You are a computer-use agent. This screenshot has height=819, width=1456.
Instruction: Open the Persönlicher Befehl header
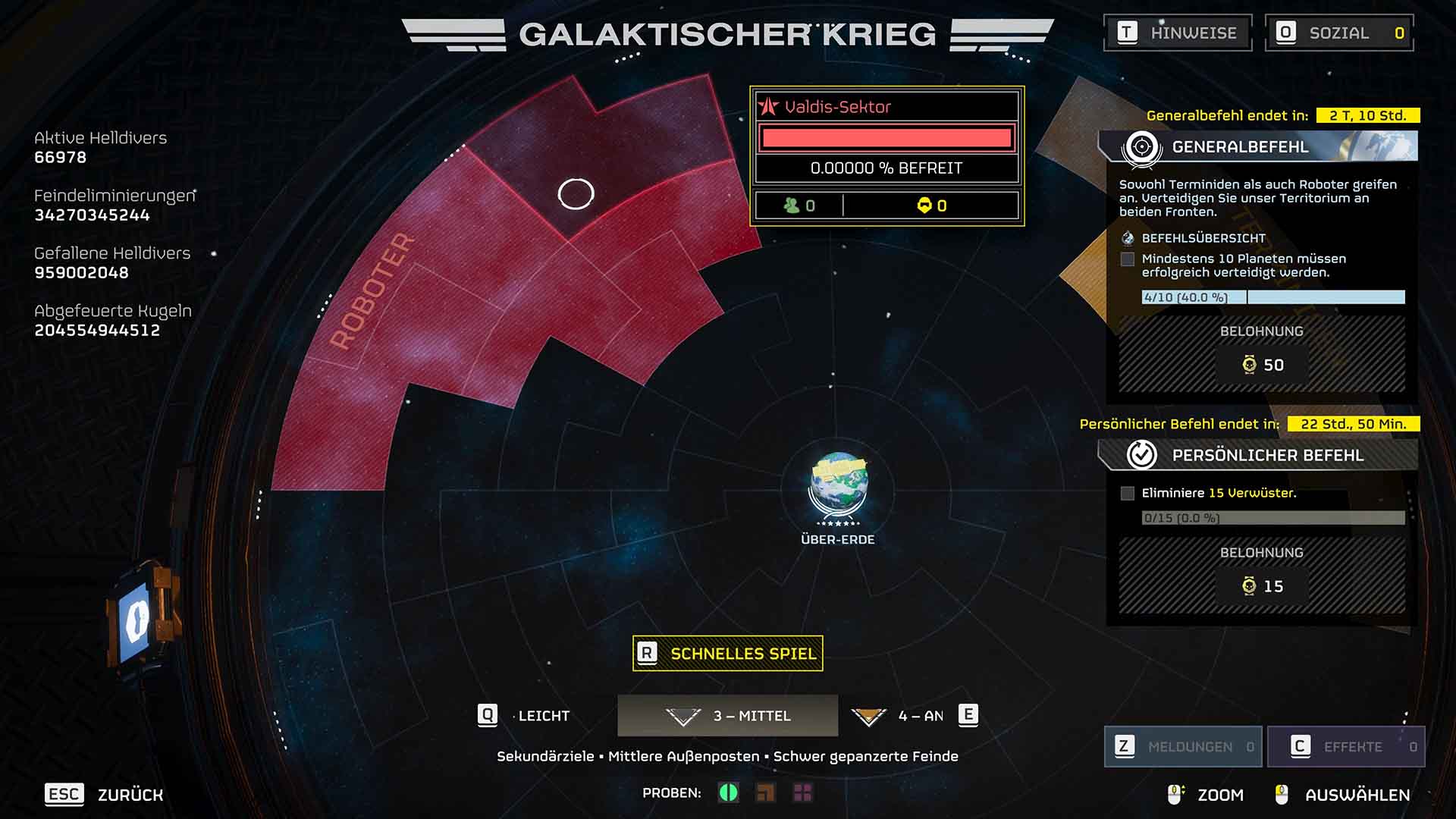pyautogui.click(x=1259, y=455)
